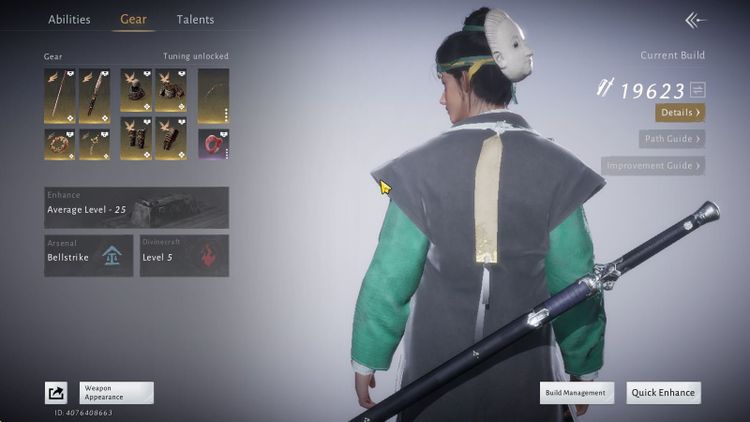Open the Enhance Average Level panel
The image size is (750, 422).
click(x=136, y=207)
